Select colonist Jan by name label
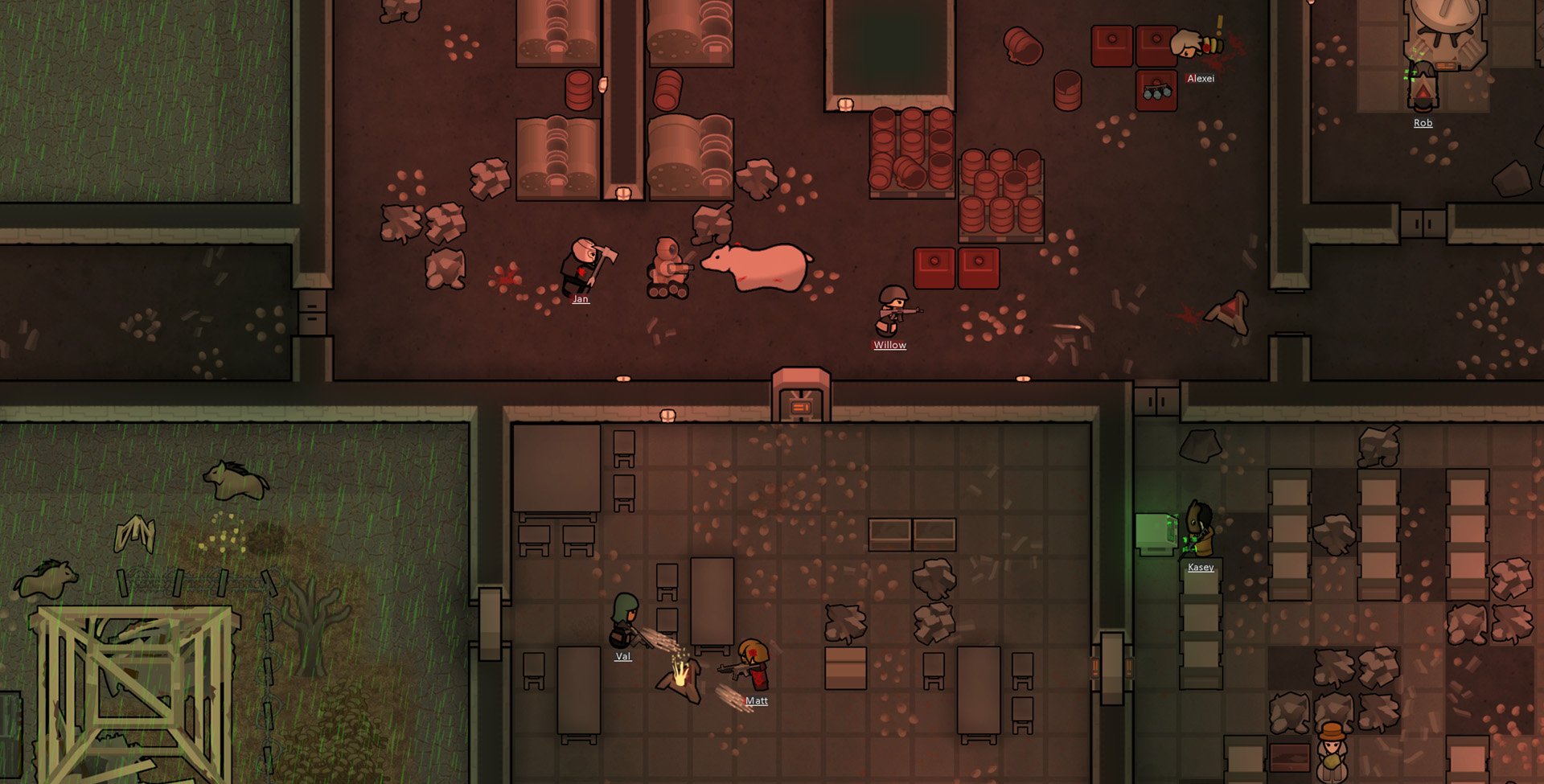The height and width of the screenshot is (784, 1544). click(580, 299)
